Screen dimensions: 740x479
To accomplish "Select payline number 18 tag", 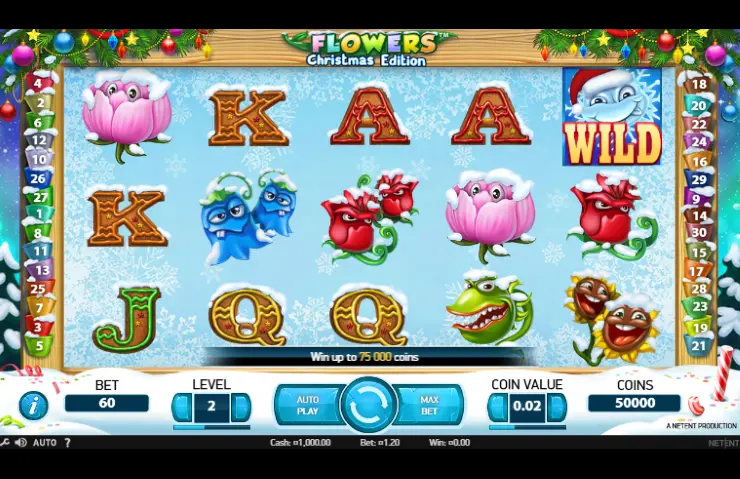I will 700,85.
